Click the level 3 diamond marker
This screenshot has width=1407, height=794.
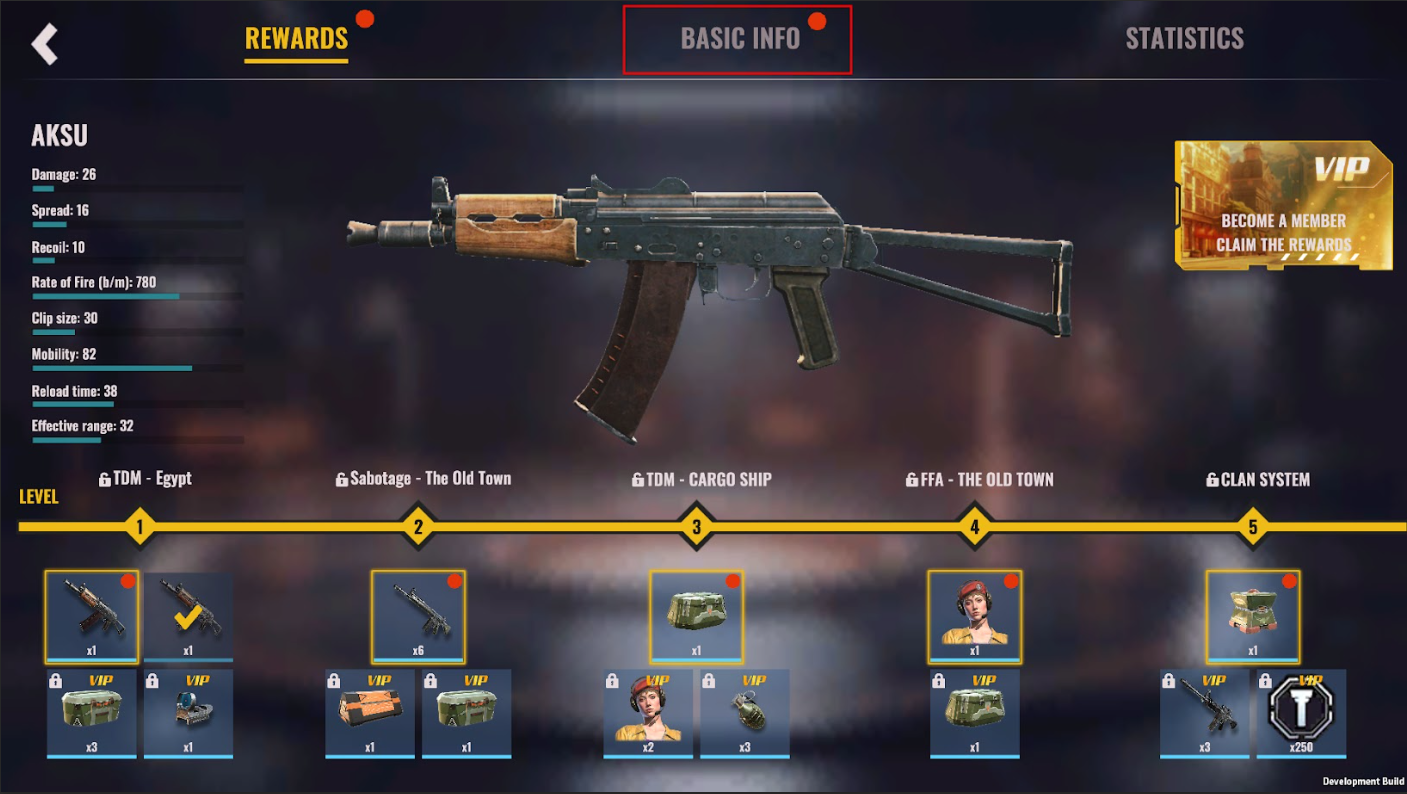point(696,526)
